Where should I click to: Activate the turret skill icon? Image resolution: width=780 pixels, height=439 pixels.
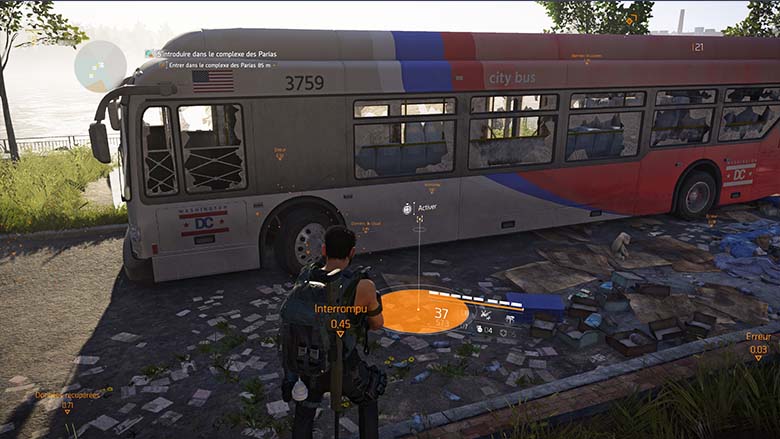(511, 318)
